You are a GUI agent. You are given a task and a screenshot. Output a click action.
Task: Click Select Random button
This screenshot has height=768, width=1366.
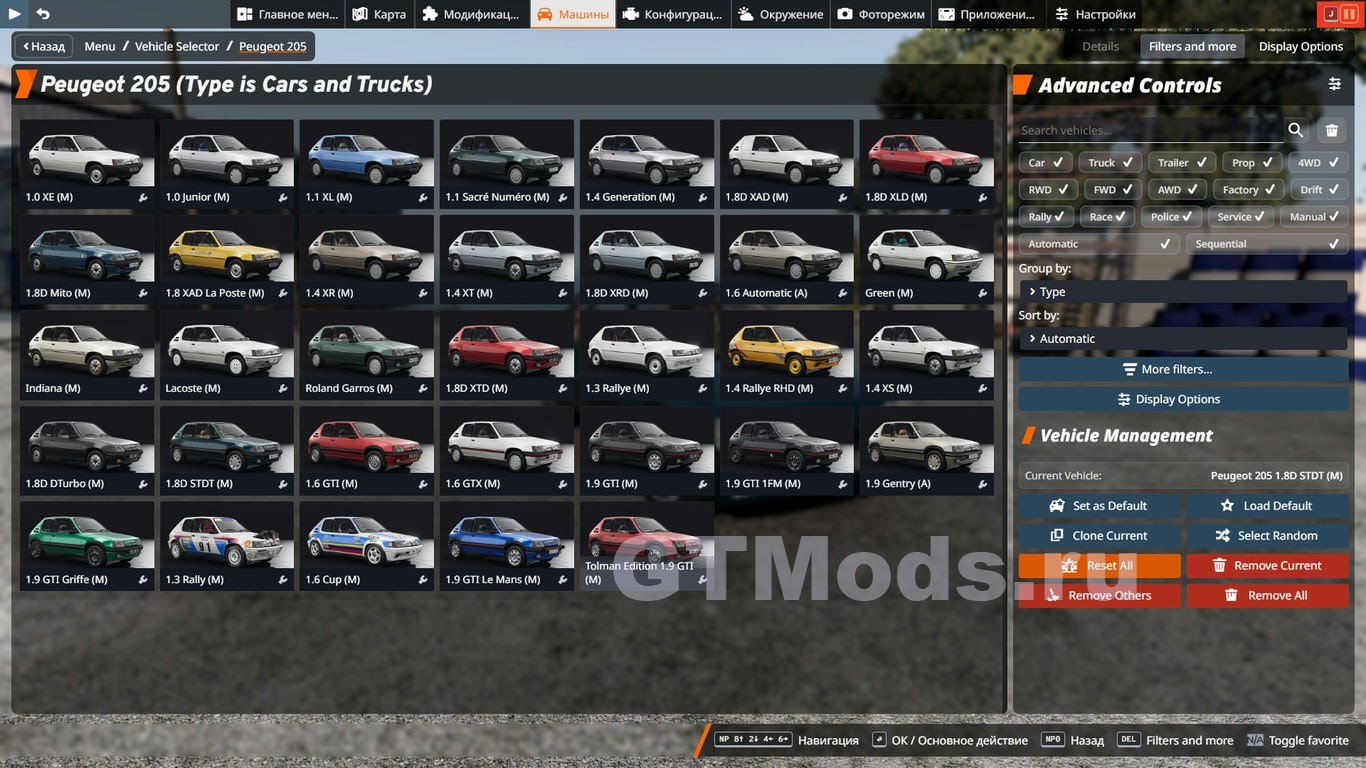point(1266,536)
